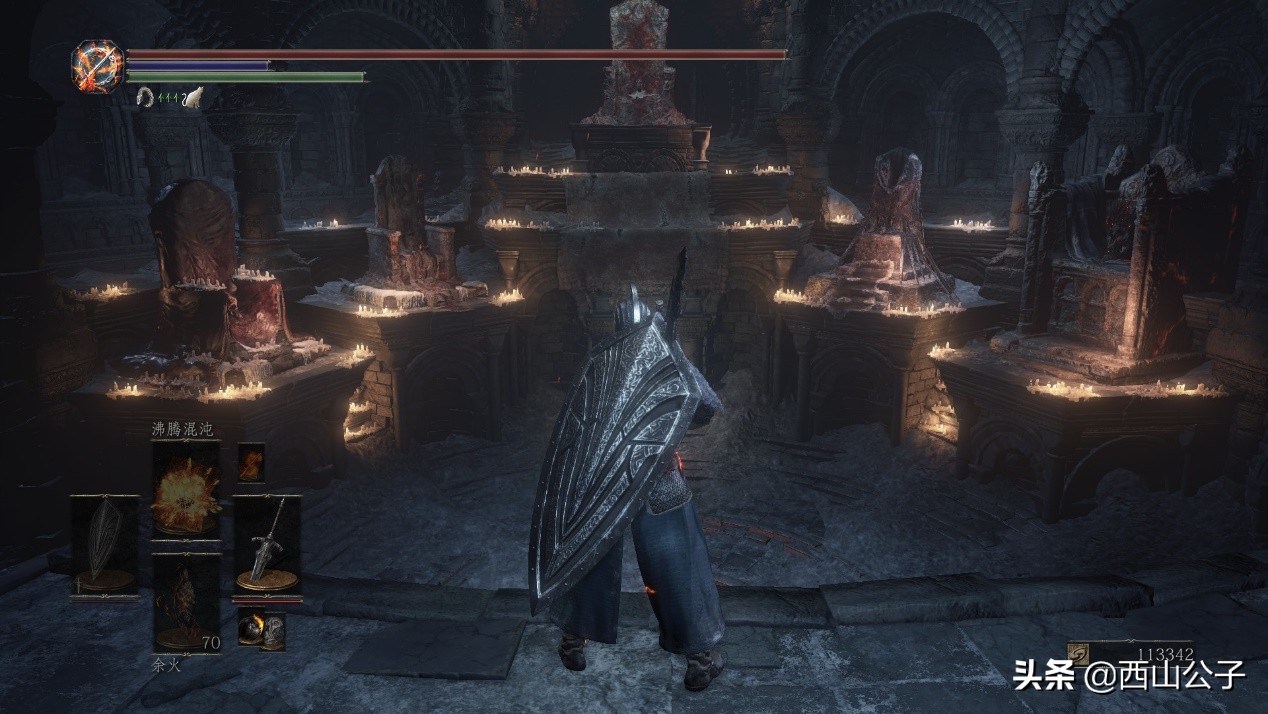
Task: Click the small pyromancy flame icon
Action: [x=250, y=463]
